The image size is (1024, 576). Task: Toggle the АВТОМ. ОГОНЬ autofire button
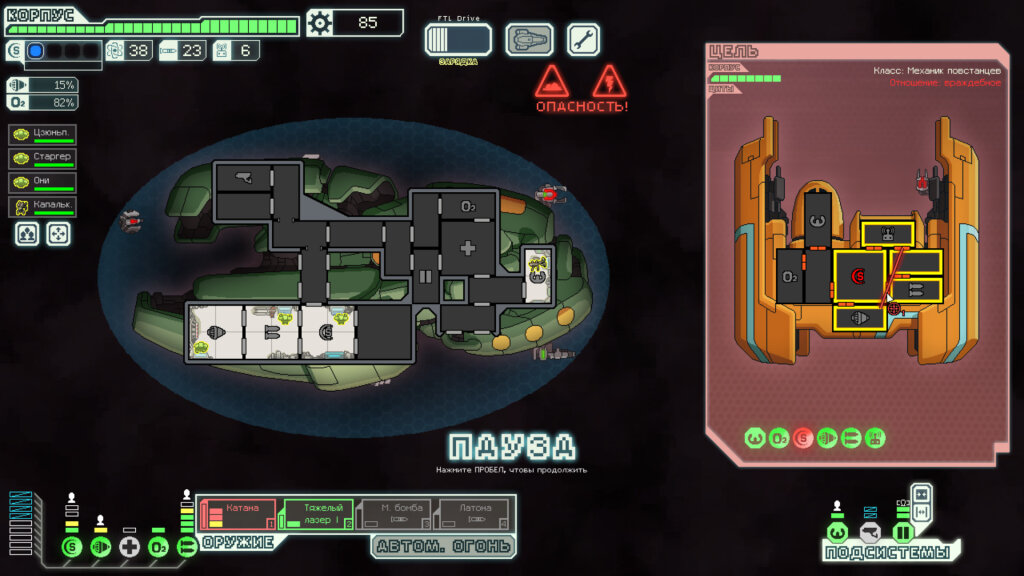pos(444,546)
